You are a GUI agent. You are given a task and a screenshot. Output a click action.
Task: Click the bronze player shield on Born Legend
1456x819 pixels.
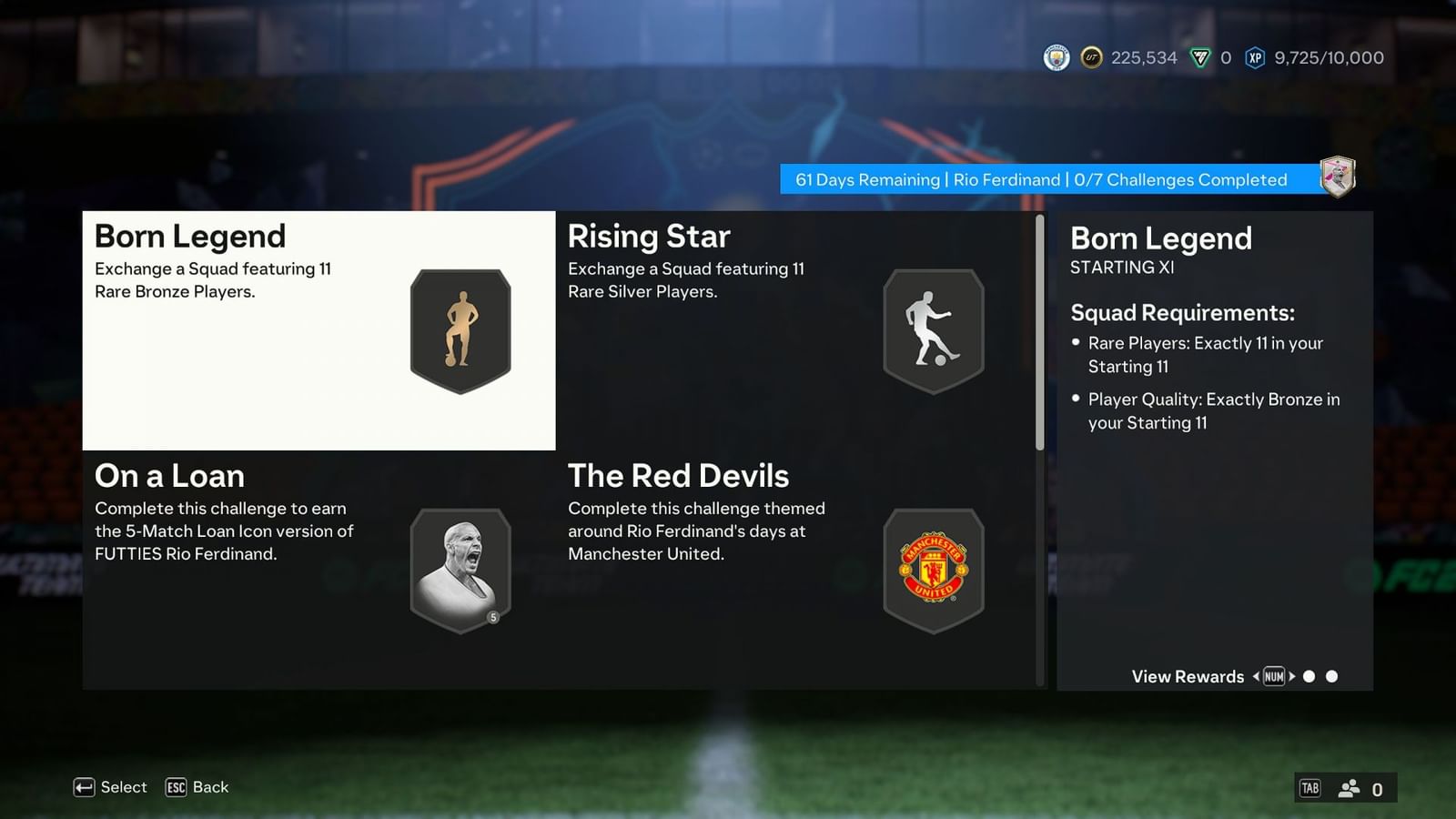(x=460, y=330)
